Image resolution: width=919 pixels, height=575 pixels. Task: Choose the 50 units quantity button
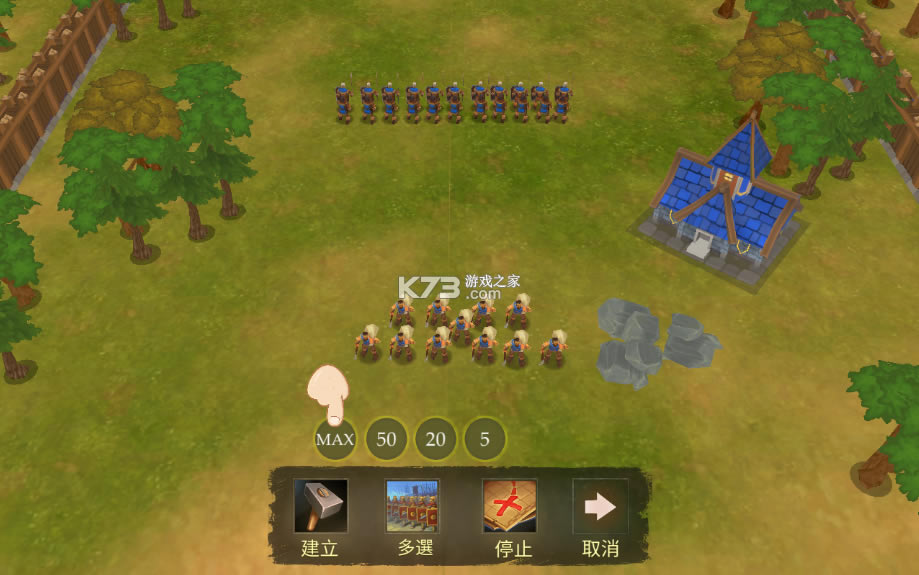coord(386,439)
